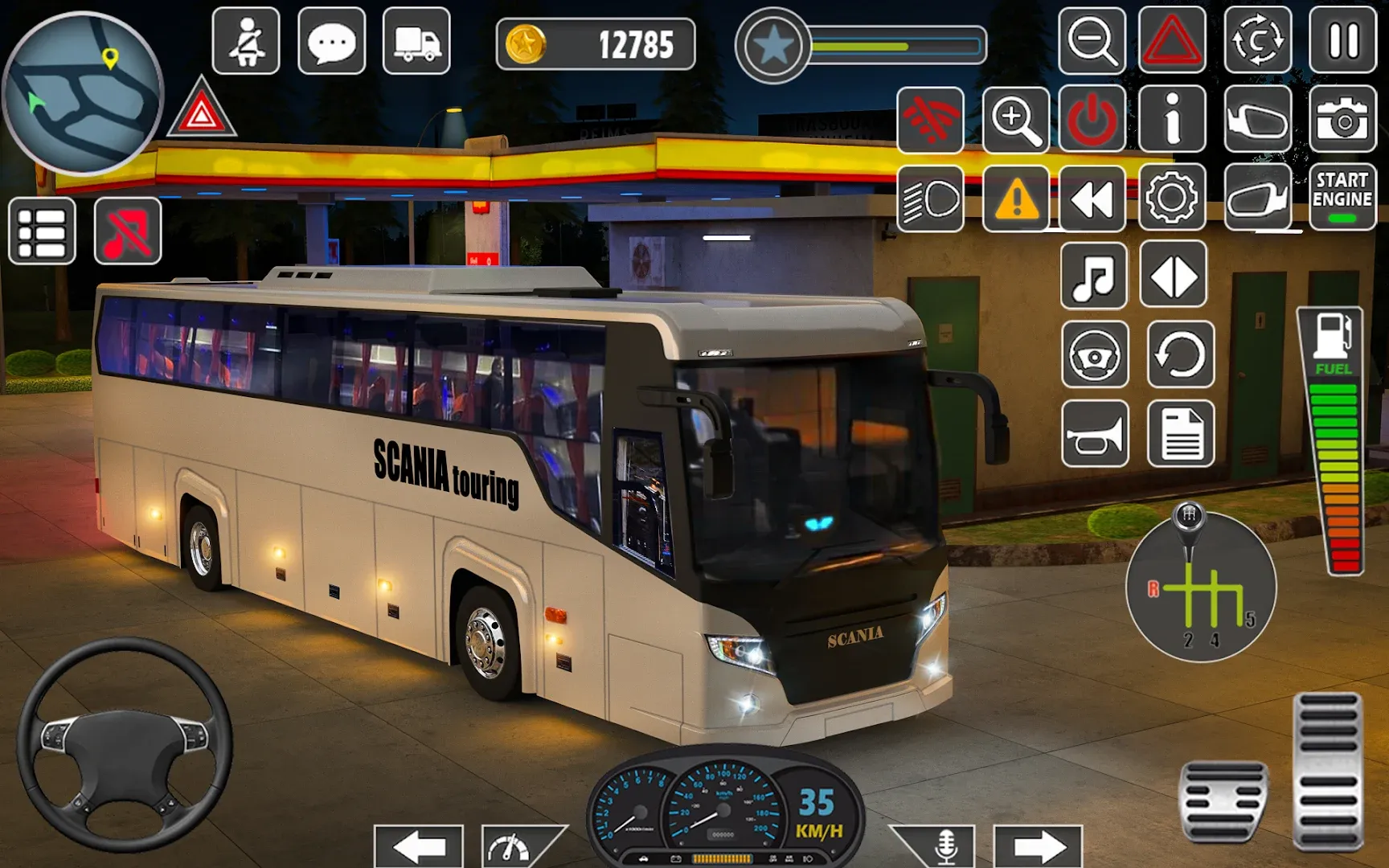Open the chat bubble button
Image resolution: width=1389 pixels, height=868 pixels.
(x=331, y=41)
